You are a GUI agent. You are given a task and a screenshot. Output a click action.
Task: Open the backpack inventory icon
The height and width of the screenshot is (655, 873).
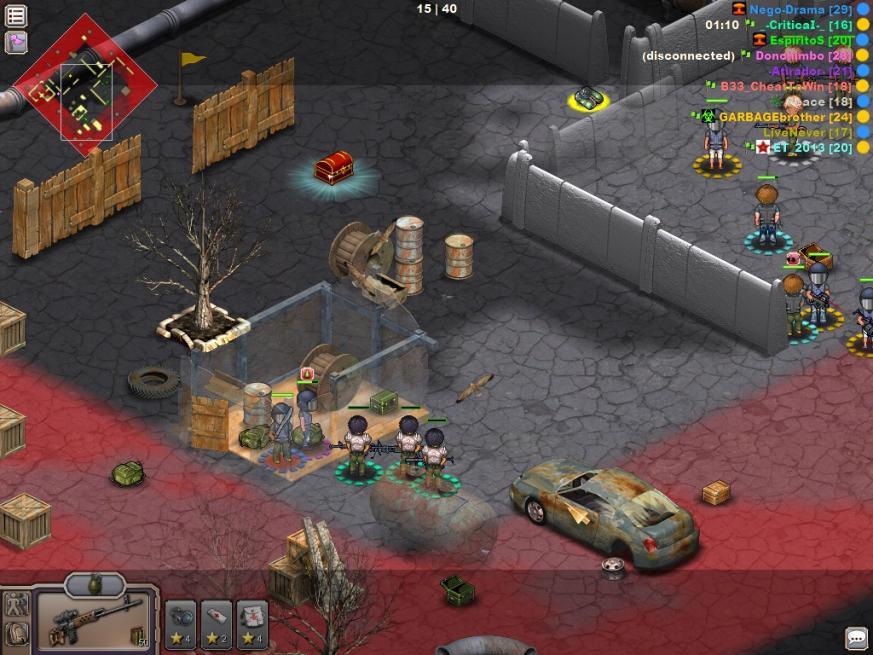[x=16, y=634]
